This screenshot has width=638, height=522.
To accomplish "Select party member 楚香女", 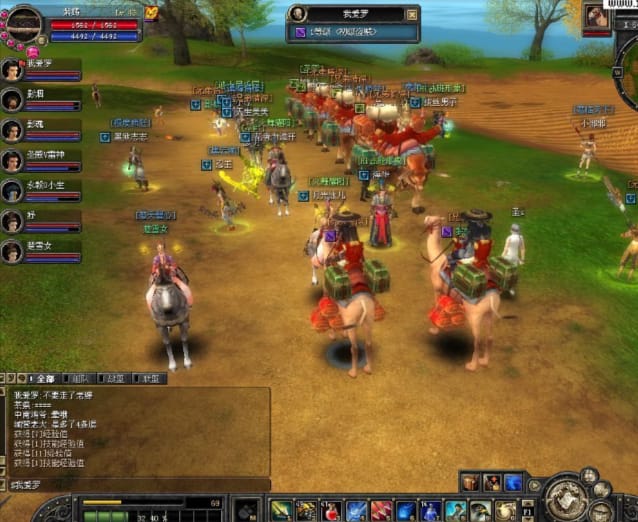I will click(x=12, y=252).
